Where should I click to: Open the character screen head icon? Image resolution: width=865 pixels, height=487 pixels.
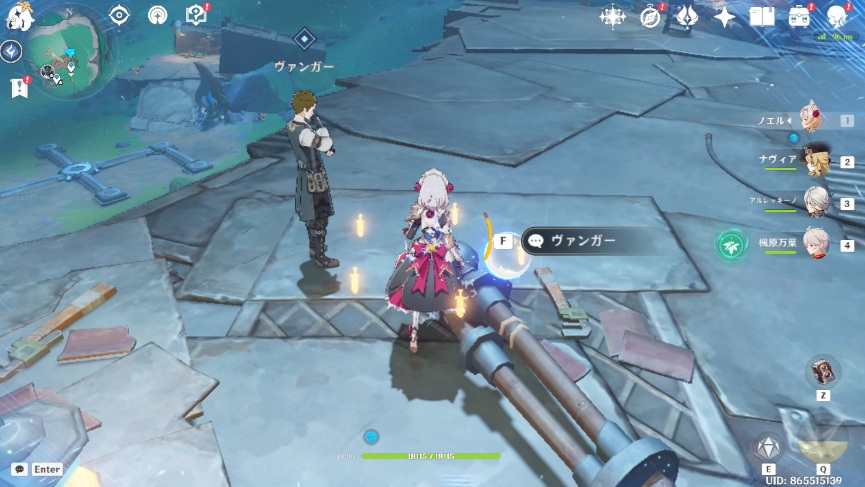click(838, 15)
